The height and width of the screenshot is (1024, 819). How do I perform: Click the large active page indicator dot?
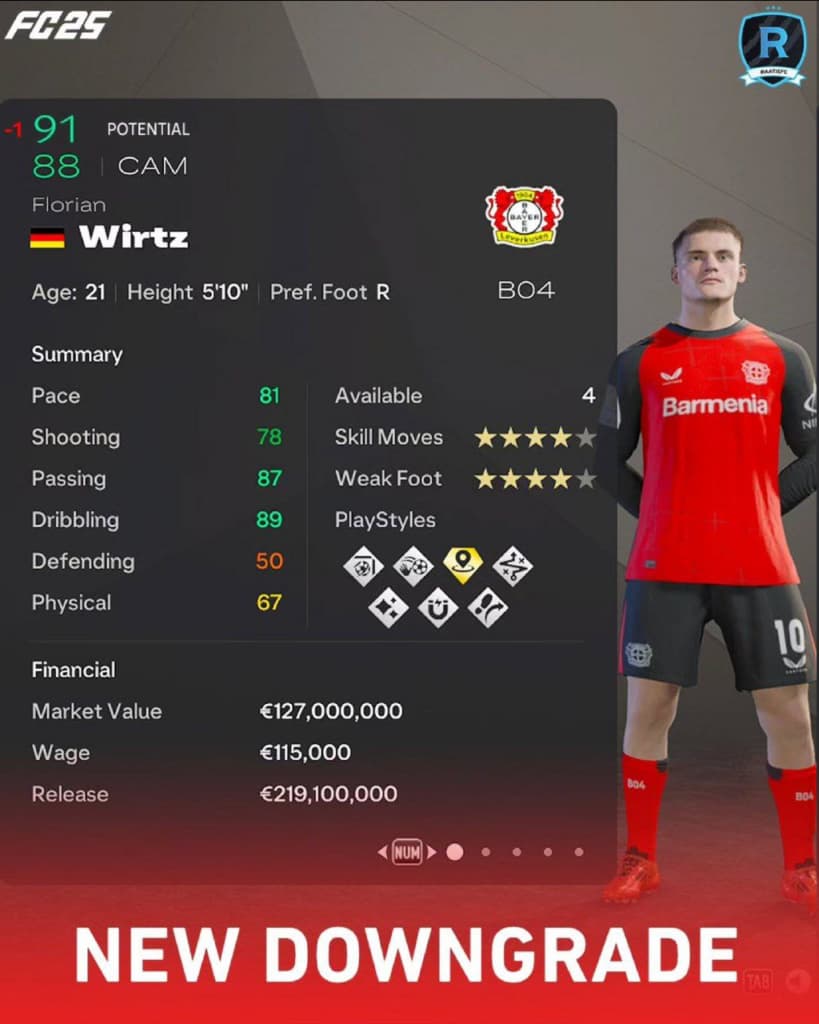point(455,852)
